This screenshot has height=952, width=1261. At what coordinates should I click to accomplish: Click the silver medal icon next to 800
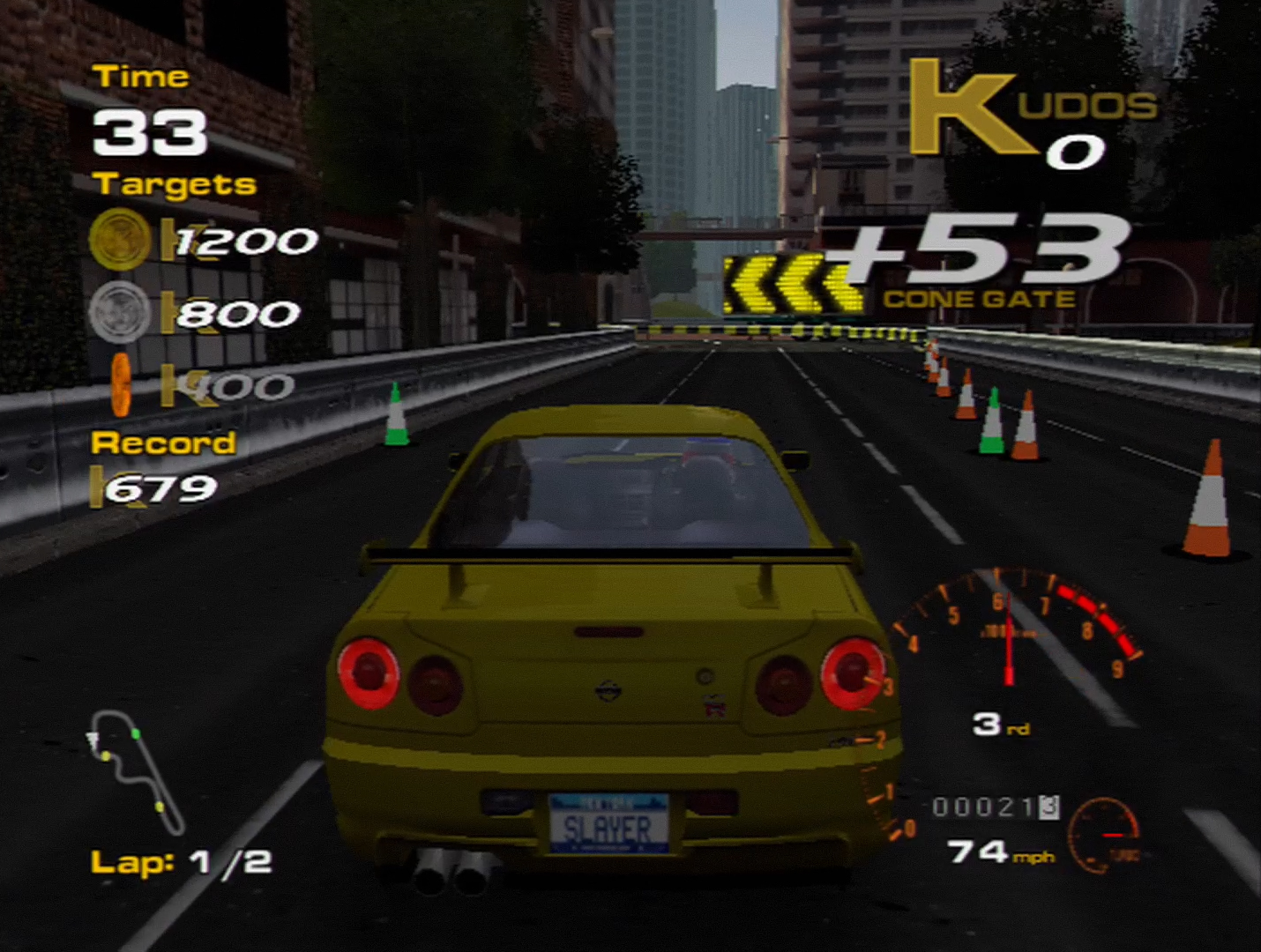coord(121,313)
